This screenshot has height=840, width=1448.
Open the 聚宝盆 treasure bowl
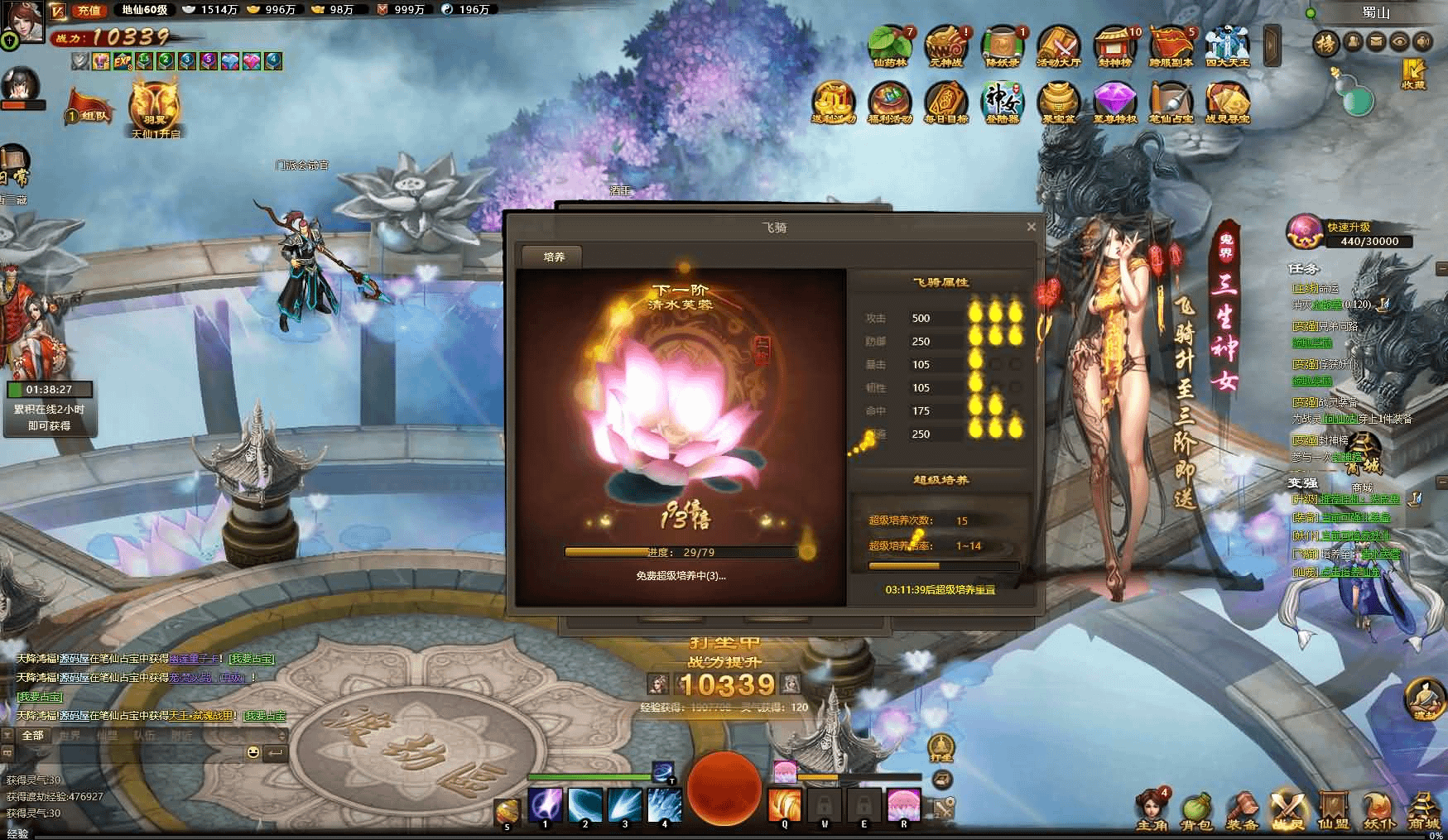tap(1058, 102)
